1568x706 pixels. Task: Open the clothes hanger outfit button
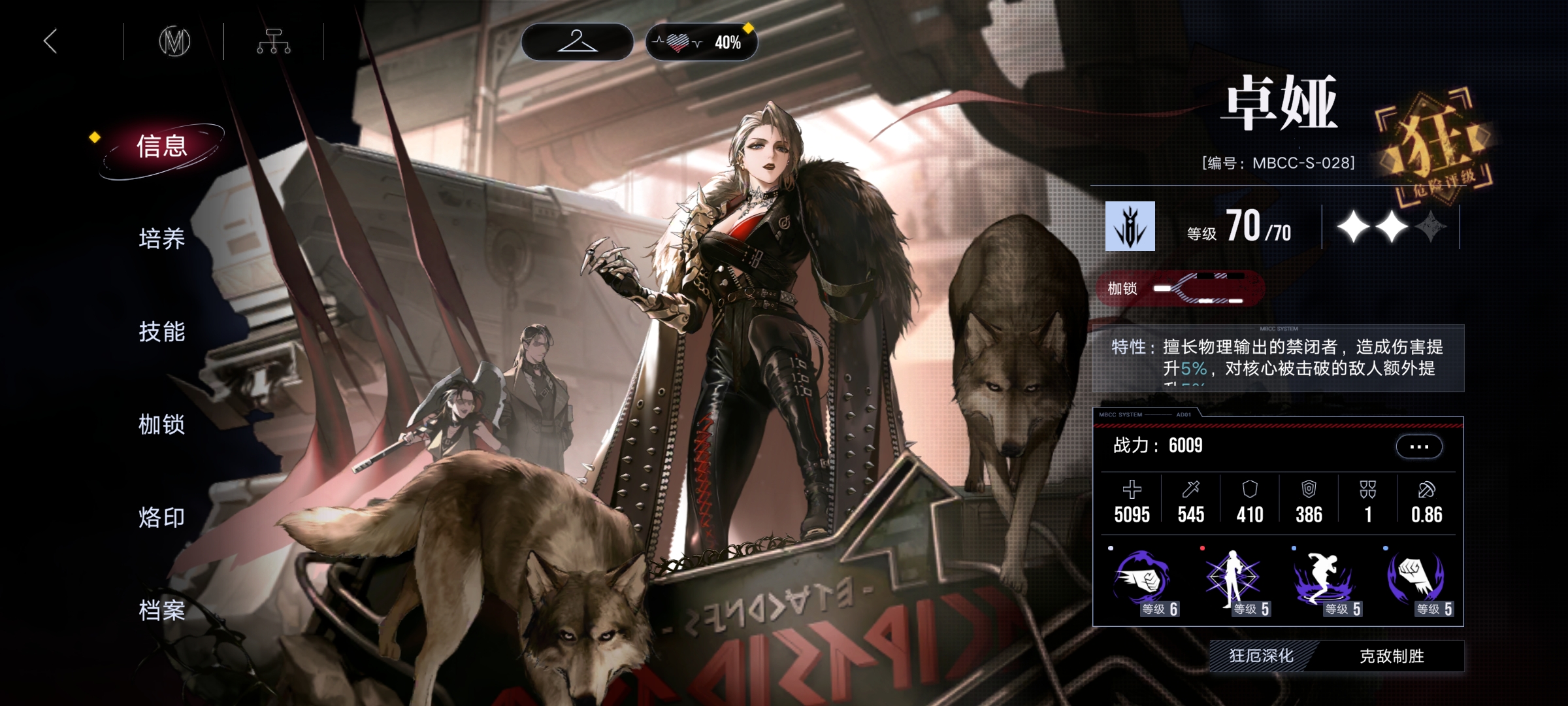577,42
